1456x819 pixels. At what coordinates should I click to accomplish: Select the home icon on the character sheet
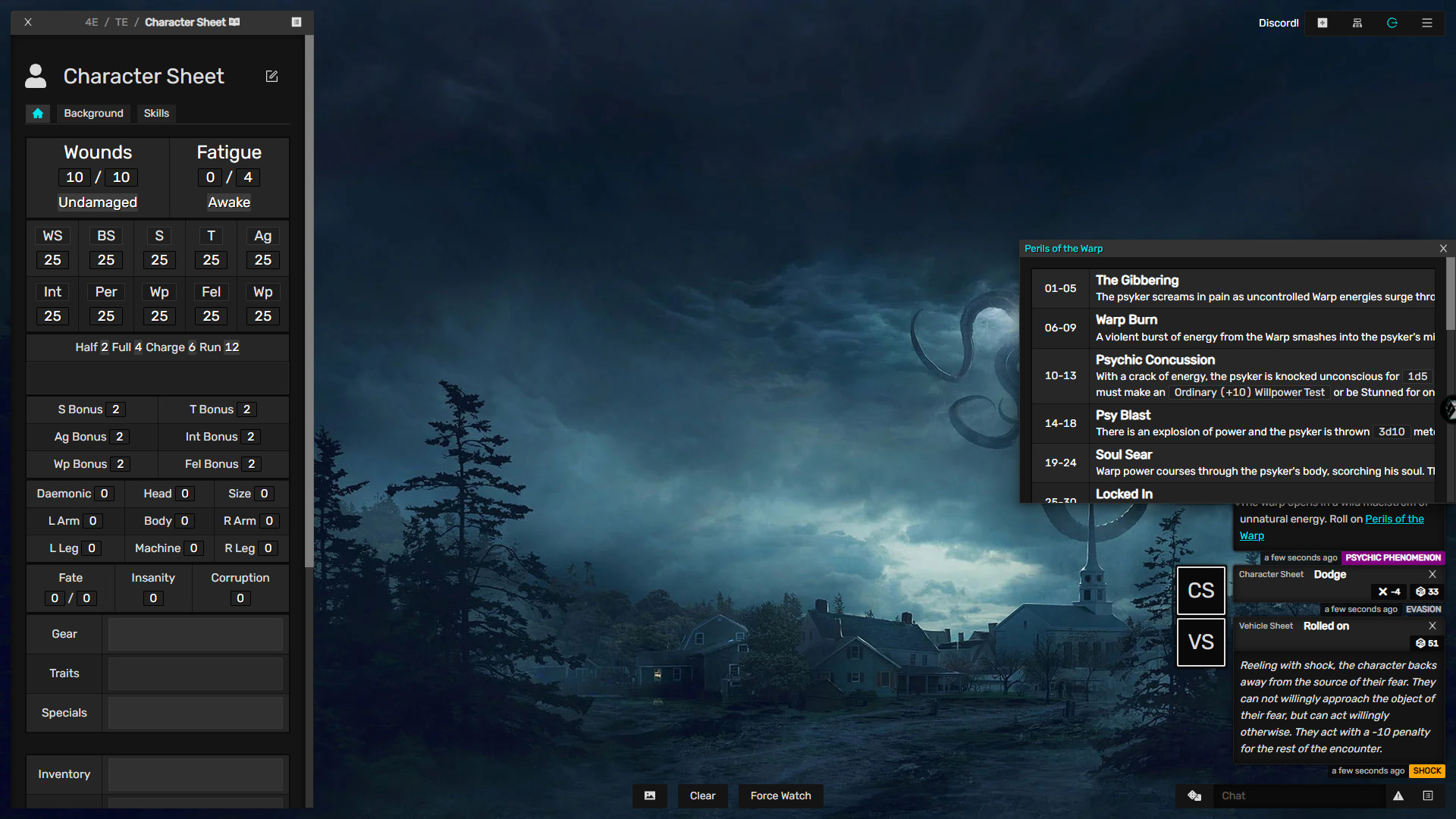pyautogui.click(x=38, y=113)
